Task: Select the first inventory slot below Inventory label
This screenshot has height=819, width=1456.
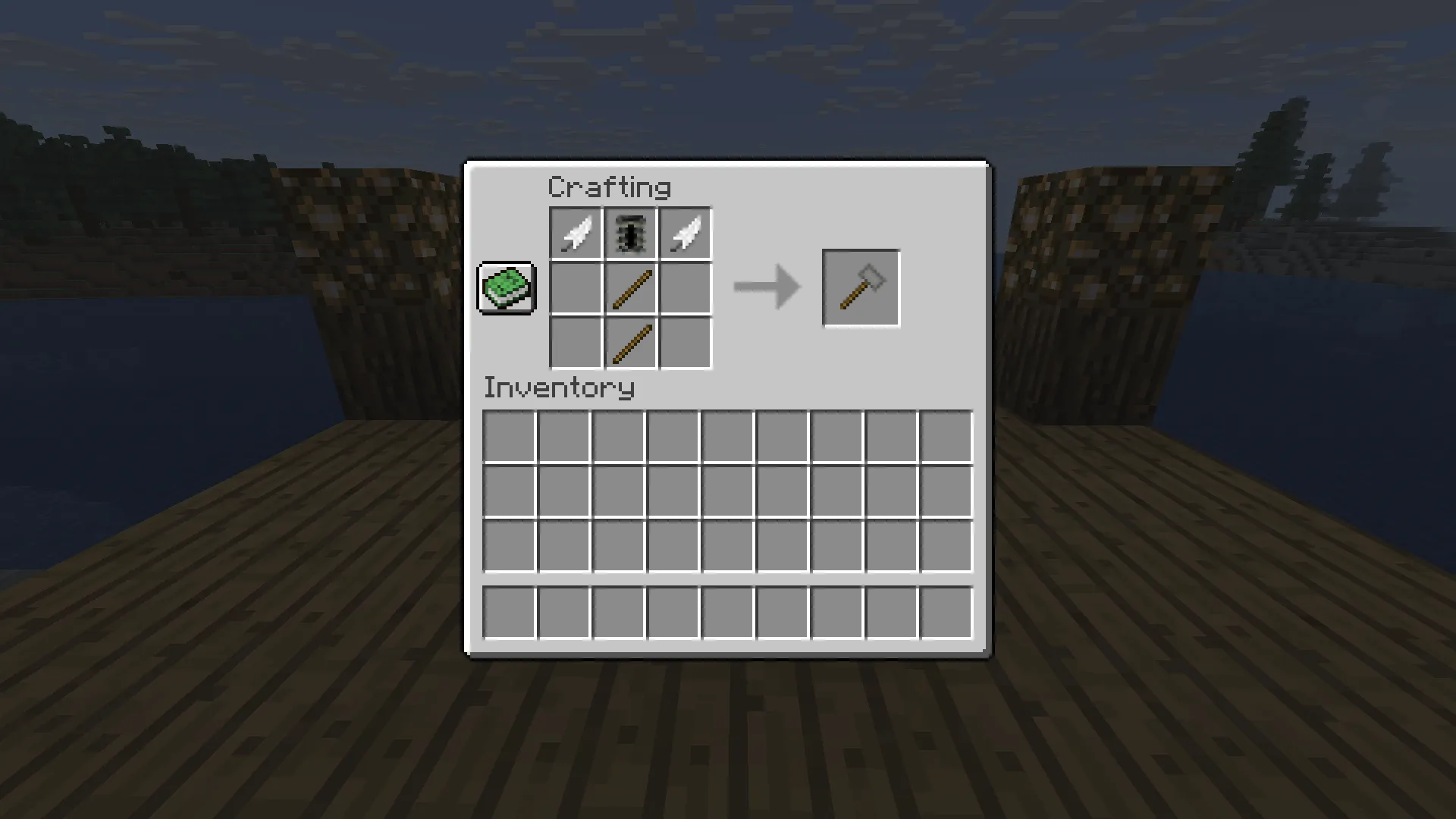Action: 510,434
